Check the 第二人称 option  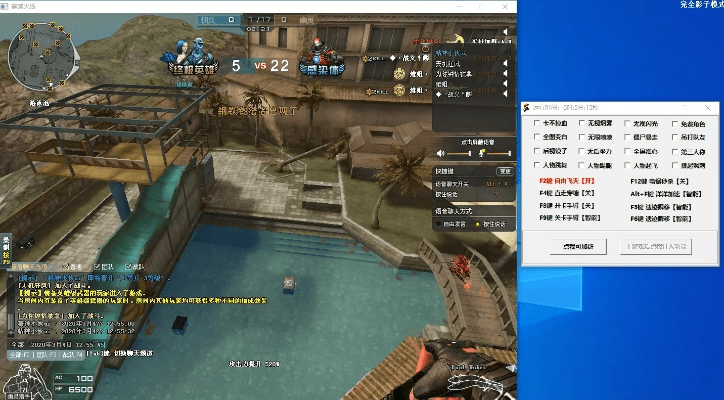(x=673, y=151)
